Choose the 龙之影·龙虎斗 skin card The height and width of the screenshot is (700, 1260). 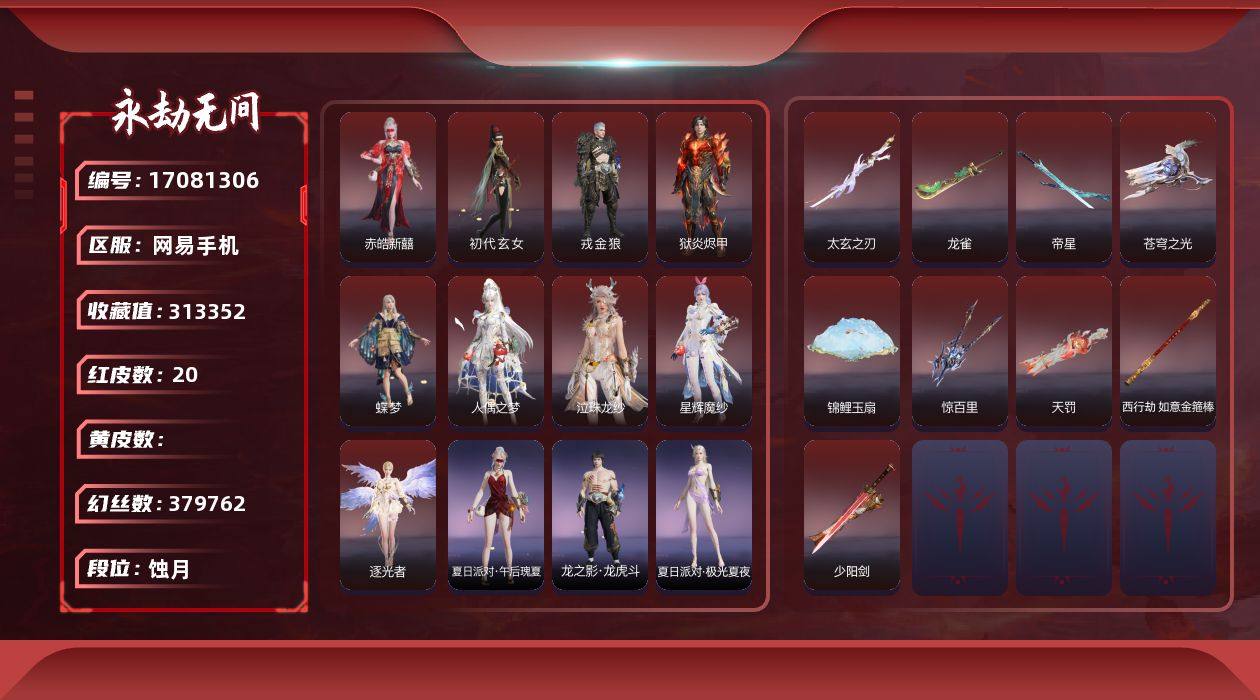point(600,515)
